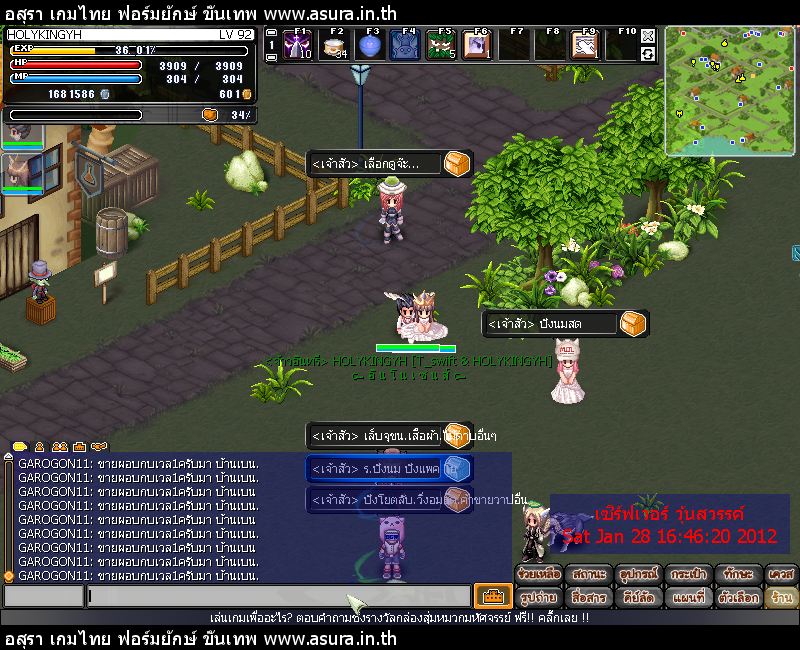Click the minimap in the corner
Image resolution: width=800 pixels, height=650 pixels.
(x=728, y=90)
